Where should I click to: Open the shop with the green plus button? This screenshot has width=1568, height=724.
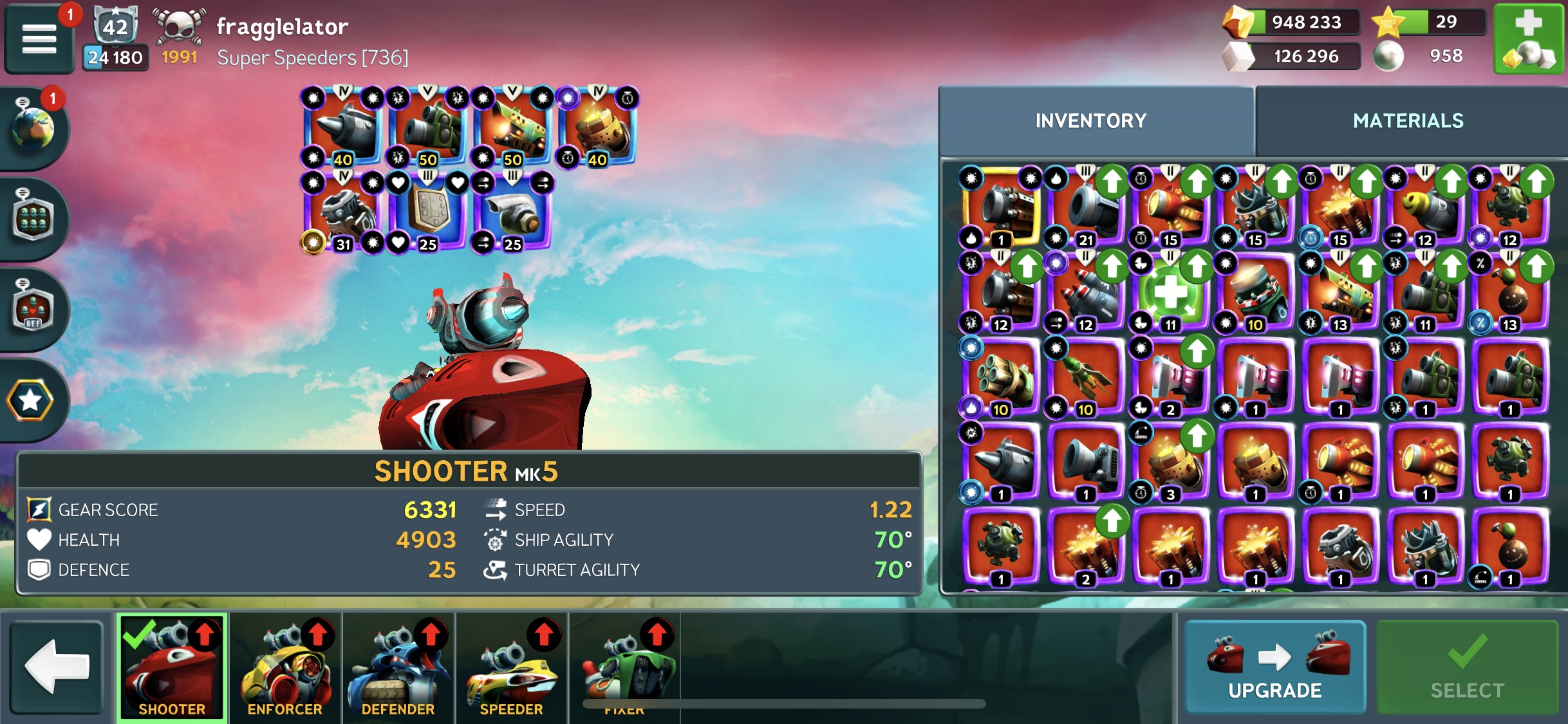(x=1529, y=39)
